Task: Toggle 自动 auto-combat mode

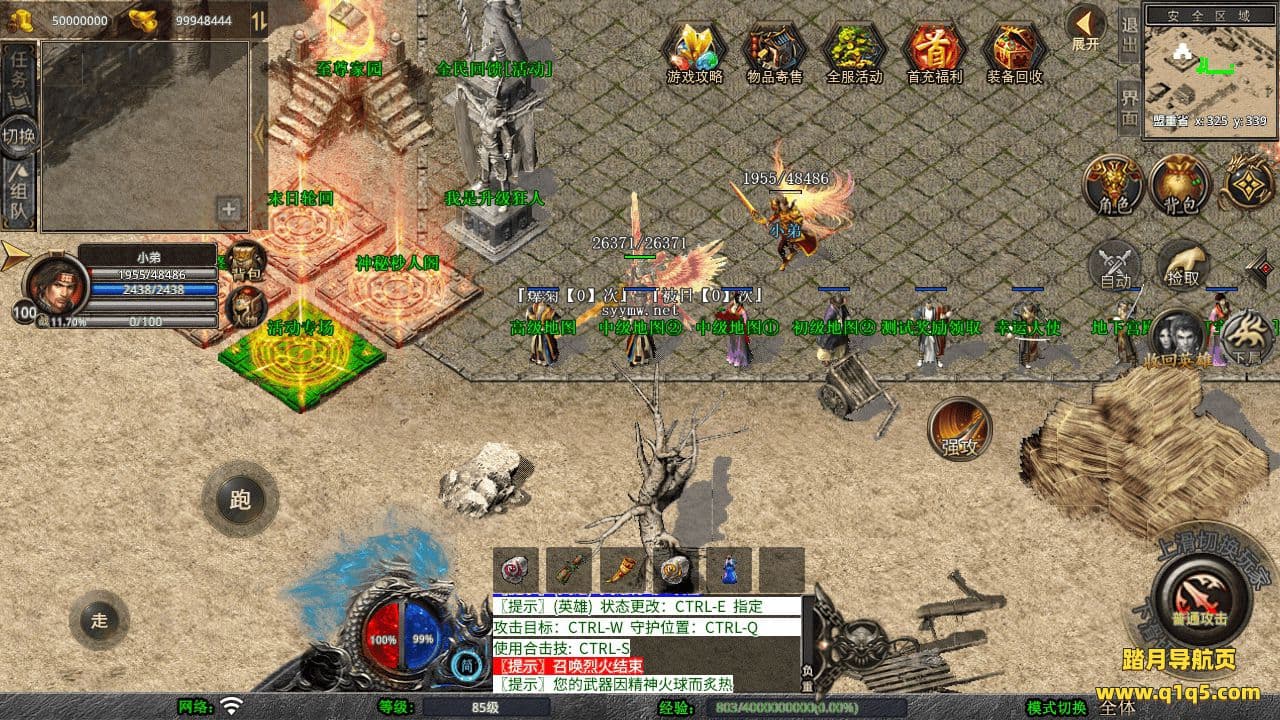Action: [x=1114, y=266]
